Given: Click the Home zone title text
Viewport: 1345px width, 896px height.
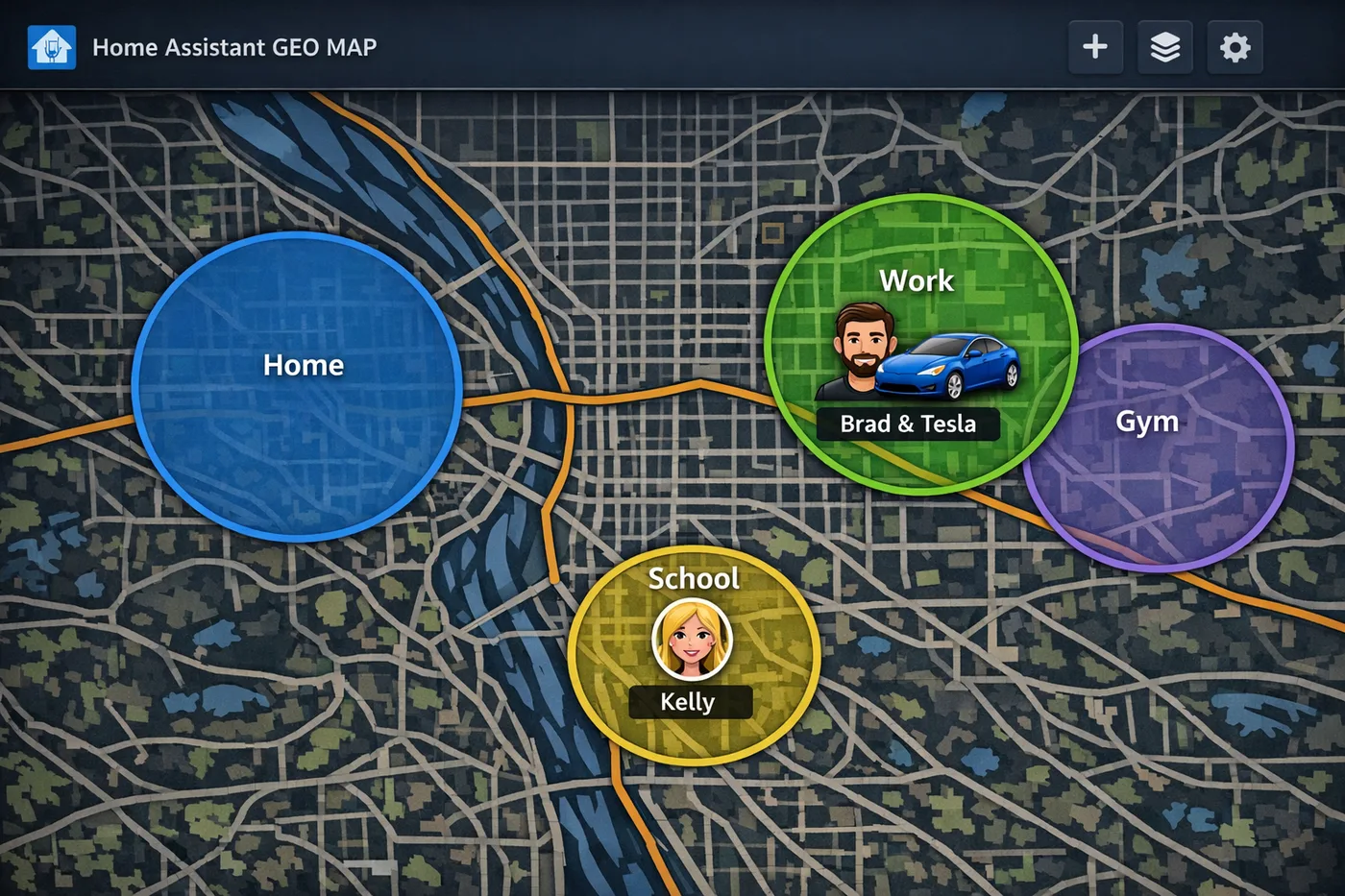Looking at the screenshot, I should click(304, 365).
